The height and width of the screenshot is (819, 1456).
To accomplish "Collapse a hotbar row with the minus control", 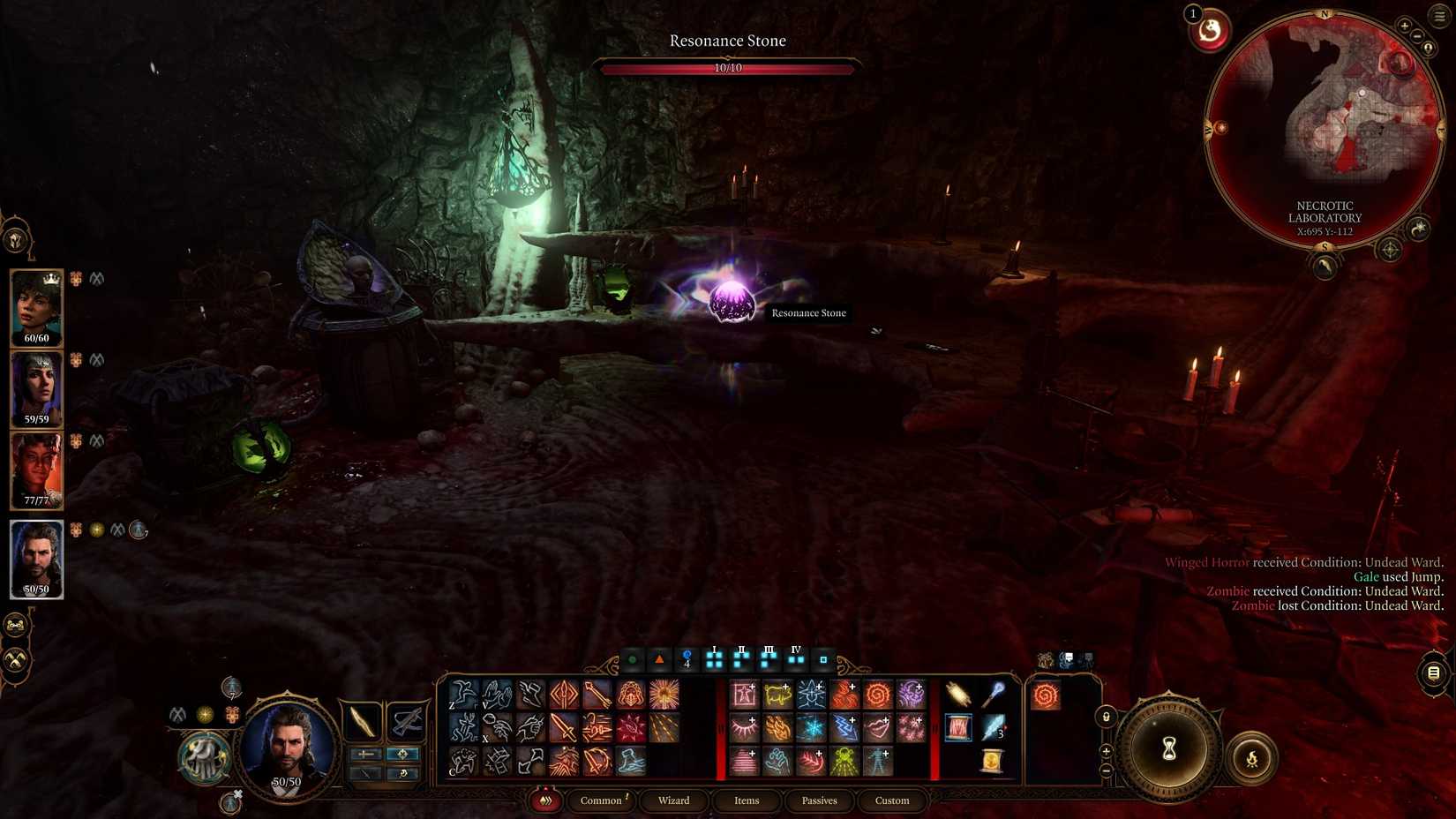I will (1106, 770).
